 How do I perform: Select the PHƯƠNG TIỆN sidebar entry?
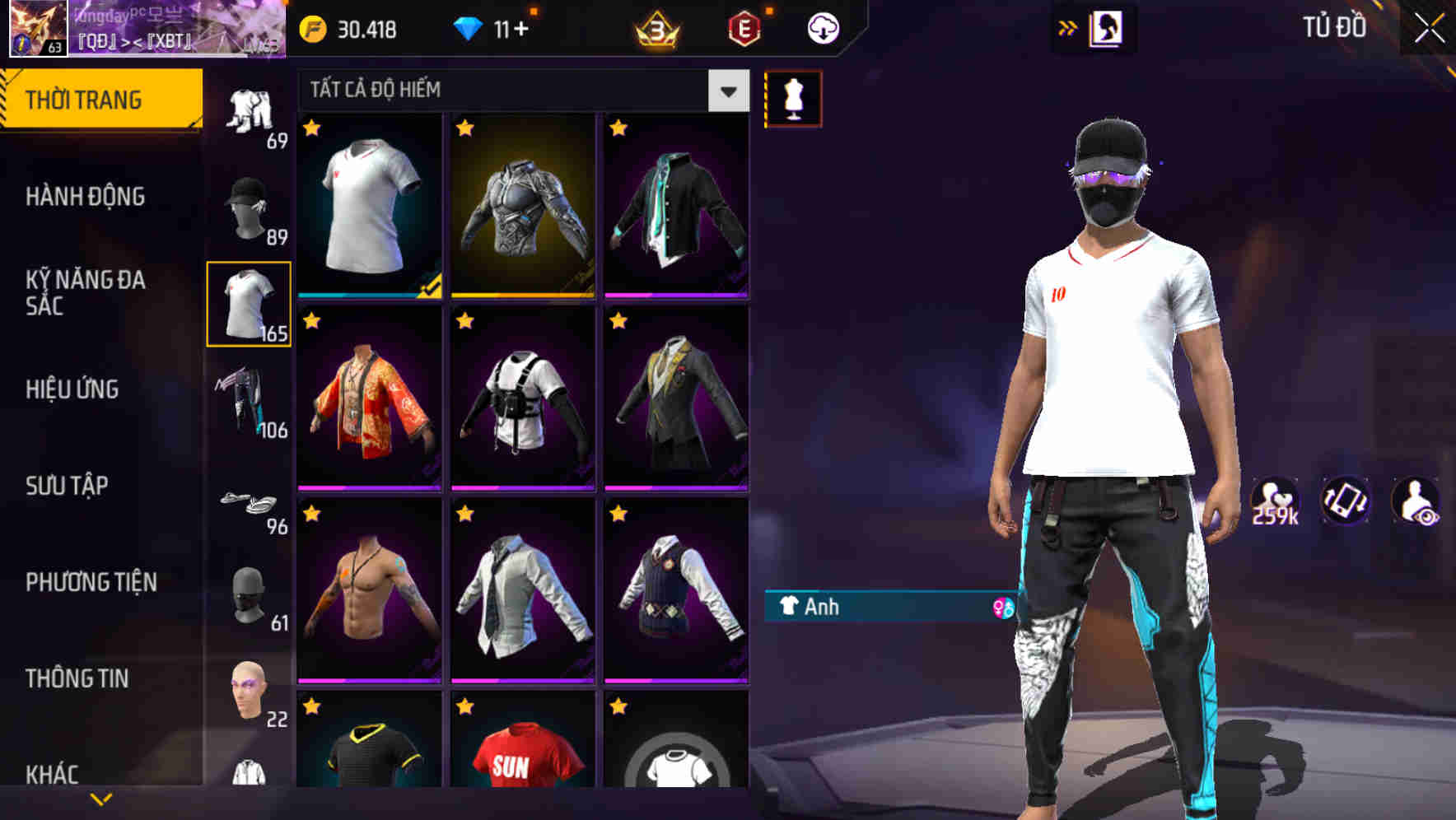pos(91,582)
